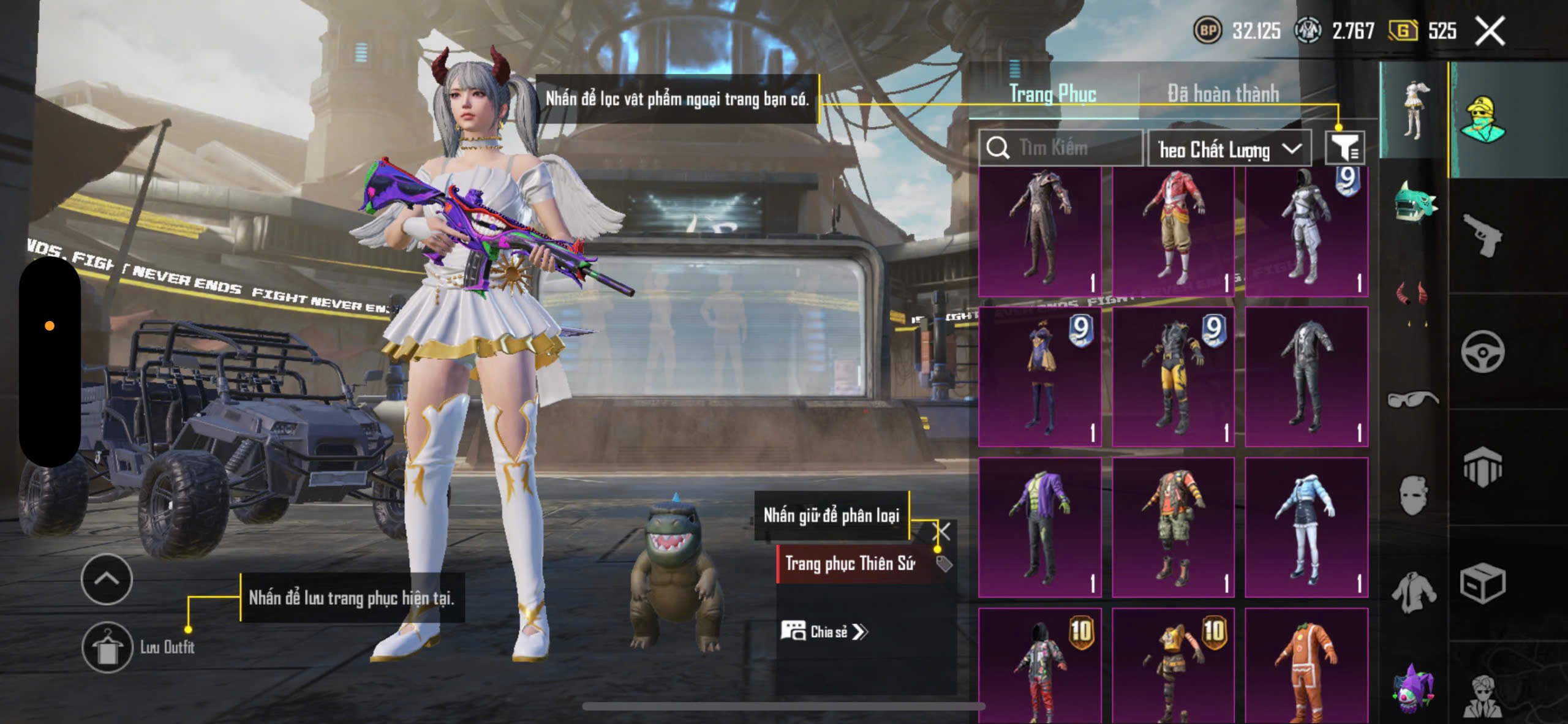Open the Đã hoàn thành tab
The image size is (1568, 724).
tap(1223, 94)
